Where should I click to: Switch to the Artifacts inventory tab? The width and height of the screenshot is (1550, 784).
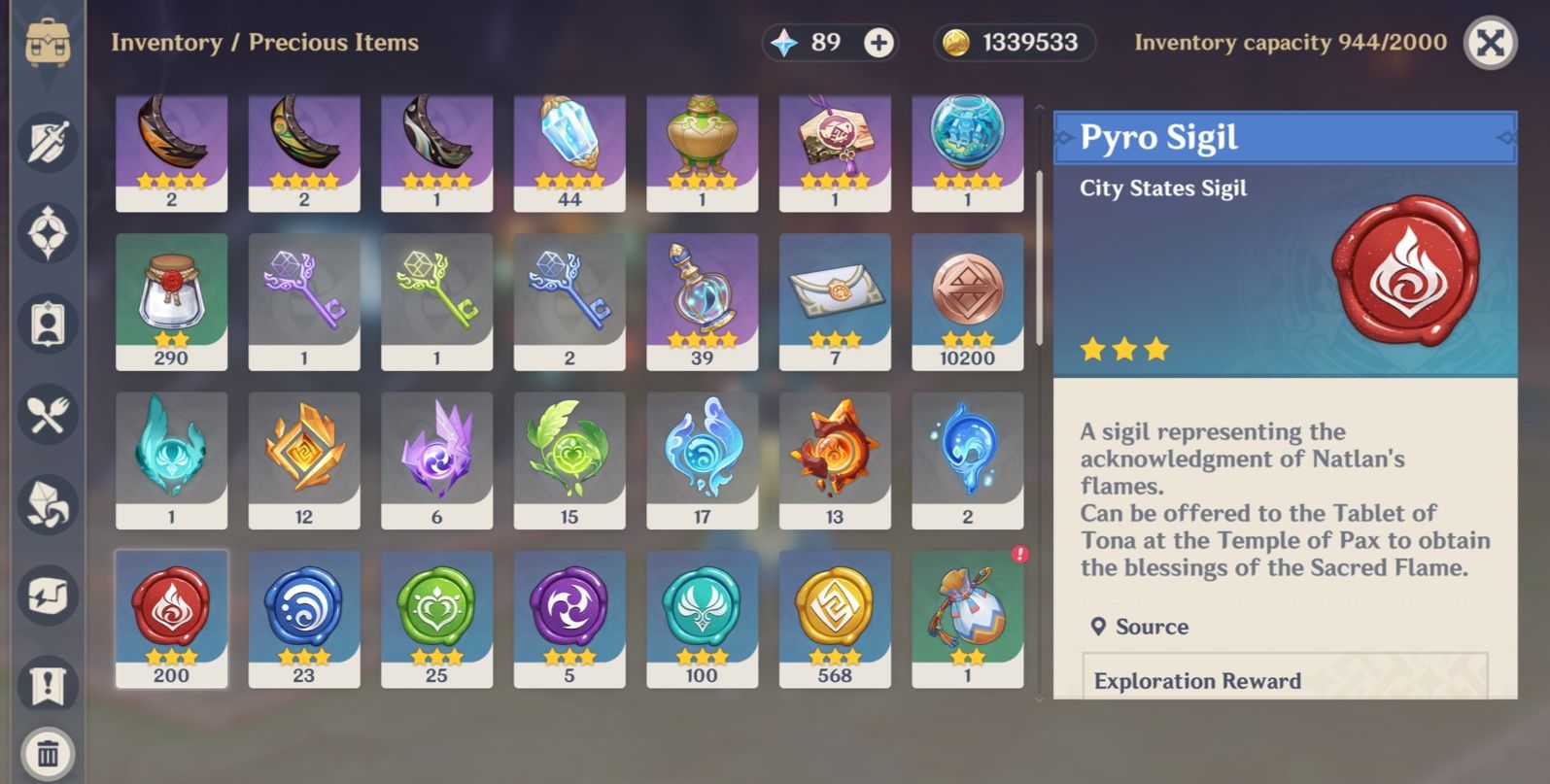tap(46, 231)
